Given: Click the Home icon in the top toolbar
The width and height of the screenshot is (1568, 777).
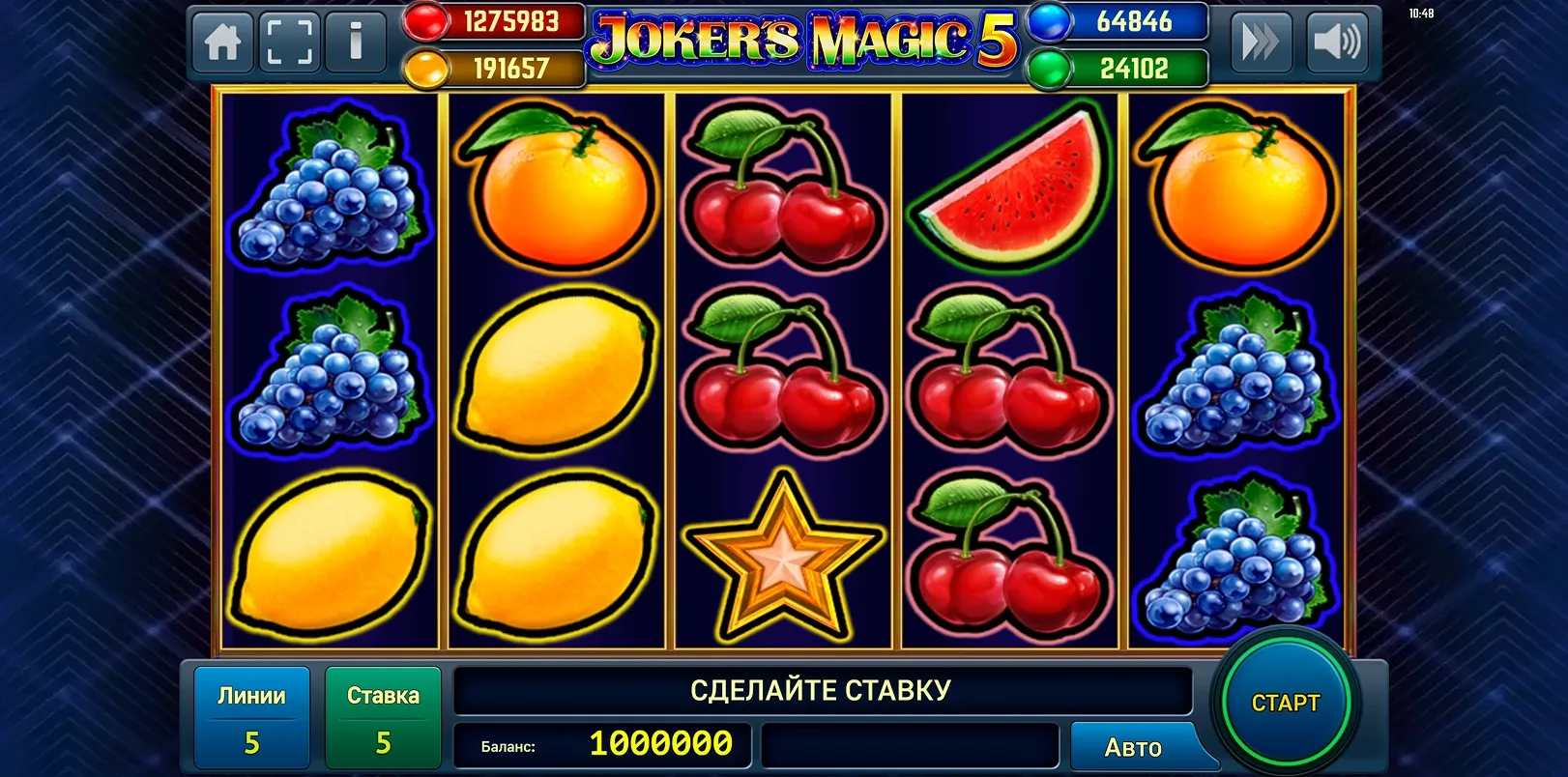Looking at the screenshot, I should (221, 41).
